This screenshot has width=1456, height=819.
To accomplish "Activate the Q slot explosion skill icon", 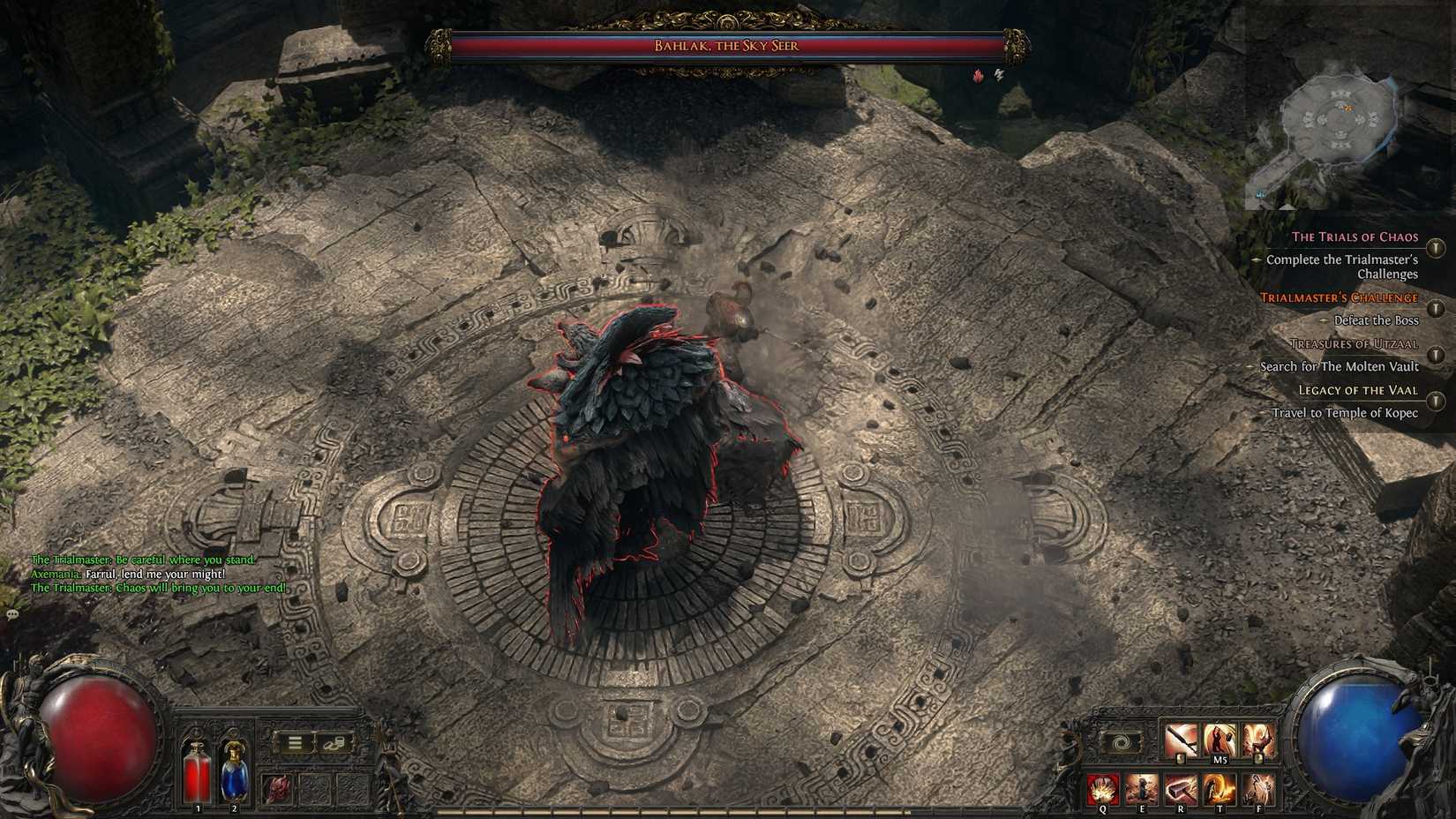I will pos(1103,790).
